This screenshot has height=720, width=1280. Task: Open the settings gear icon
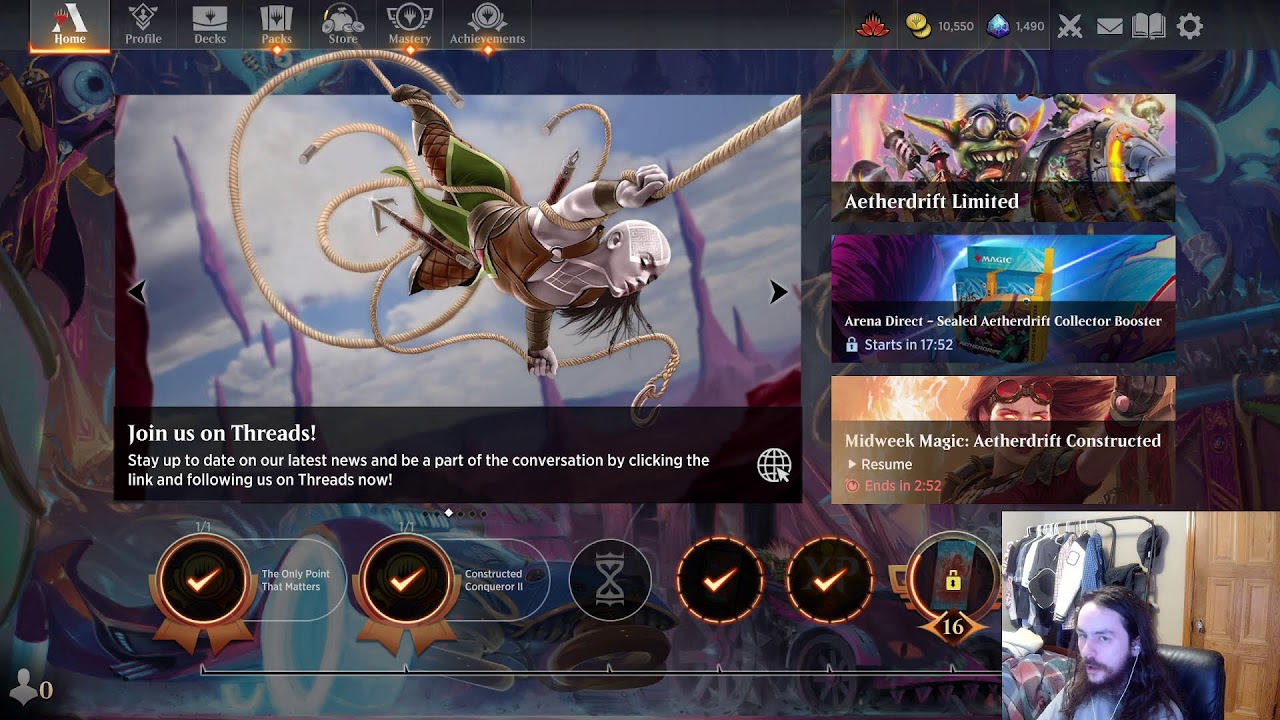tap(1189, 26)
